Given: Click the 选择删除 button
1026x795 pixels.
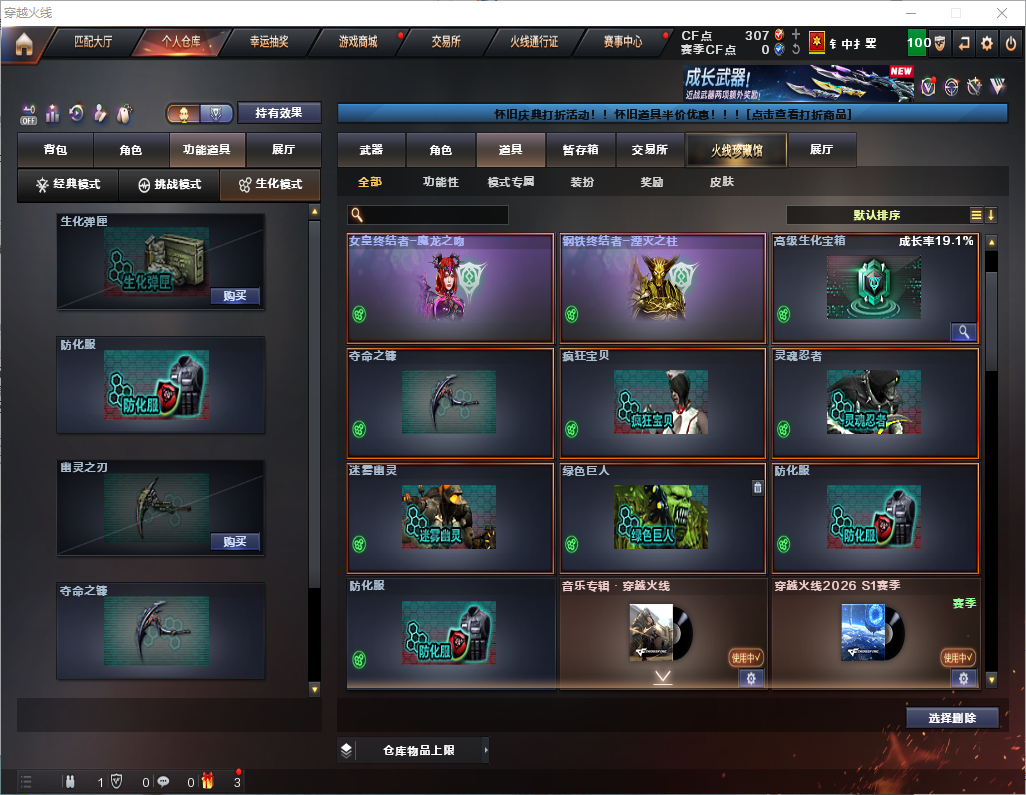Looking at the screenshot, I should pos(952,718).
